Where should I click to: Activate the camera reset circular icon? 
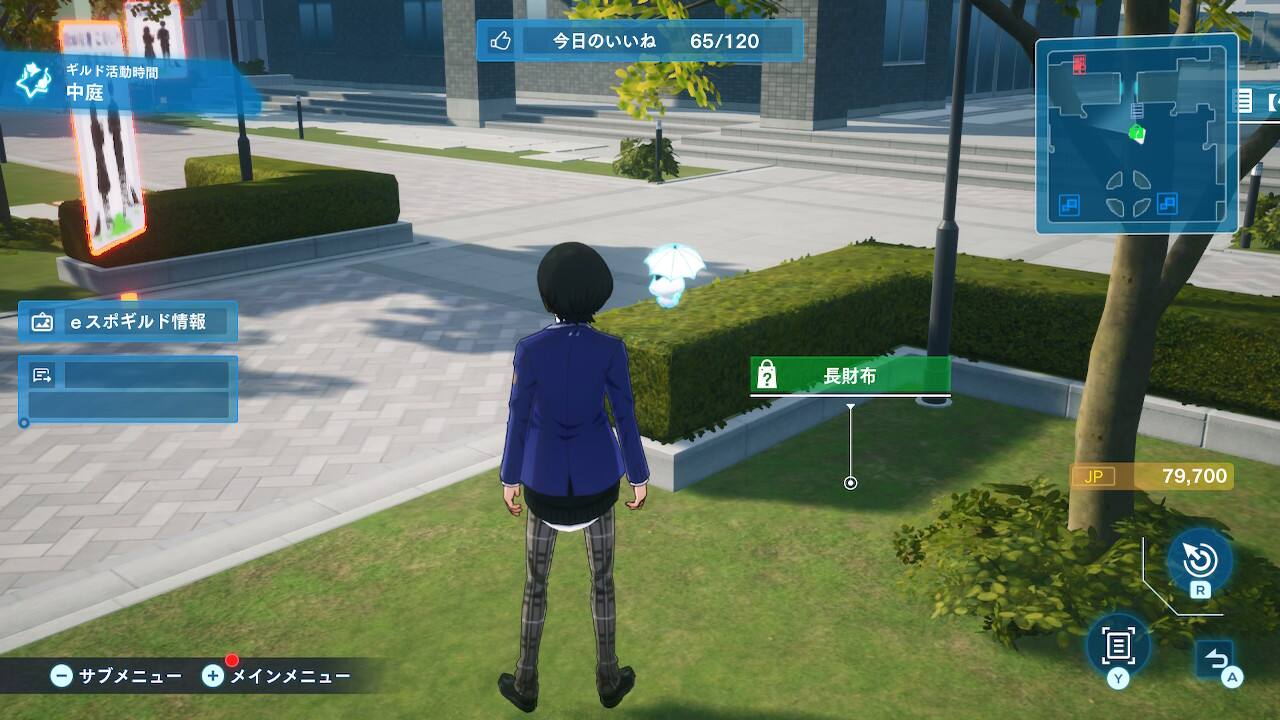[x=1199, y=561]
